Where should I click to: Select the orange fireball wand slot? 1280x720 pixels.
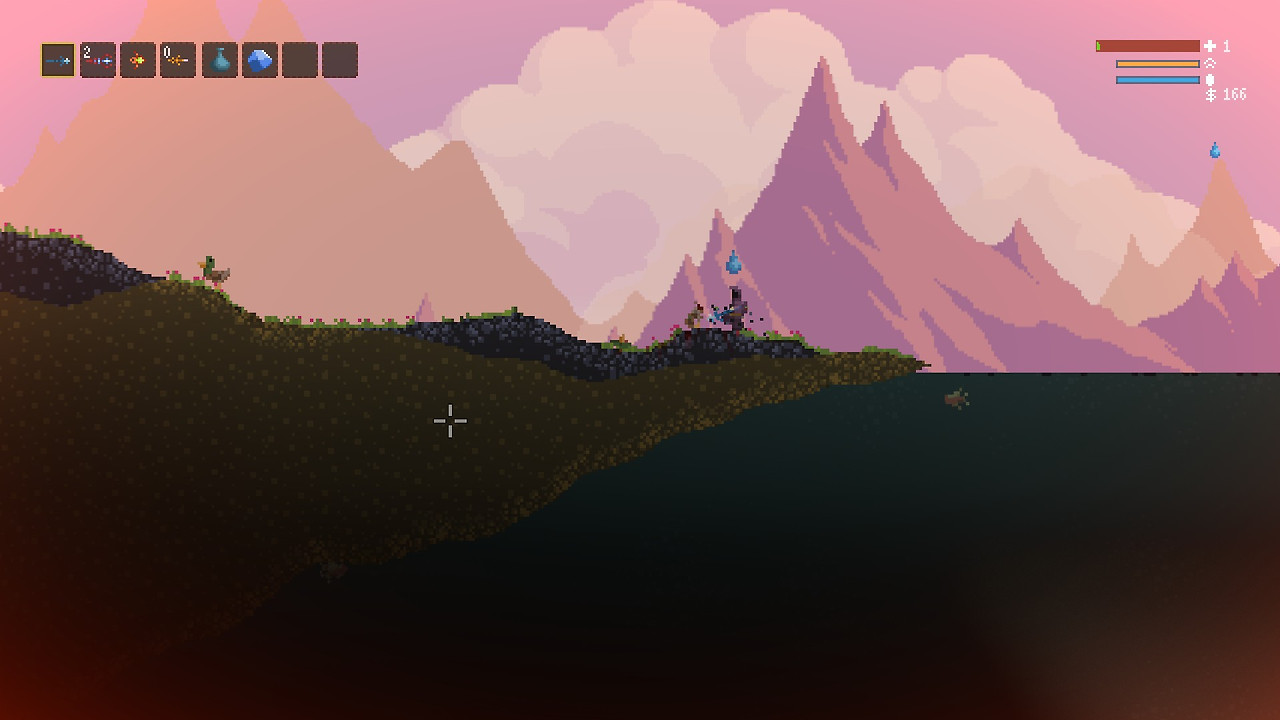(138, 60)
